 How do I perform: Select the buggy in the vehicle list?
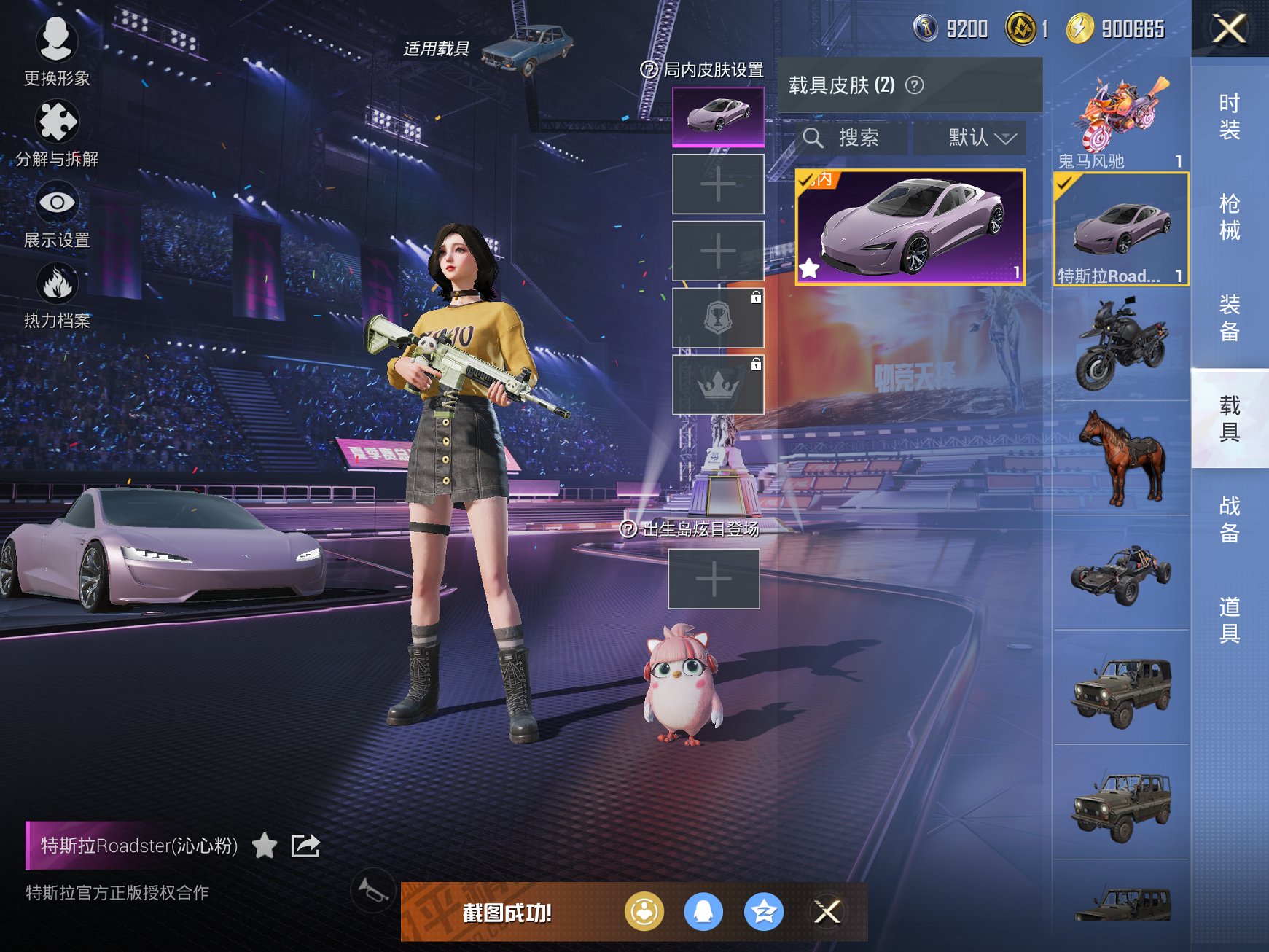[x=1120, y=574]
